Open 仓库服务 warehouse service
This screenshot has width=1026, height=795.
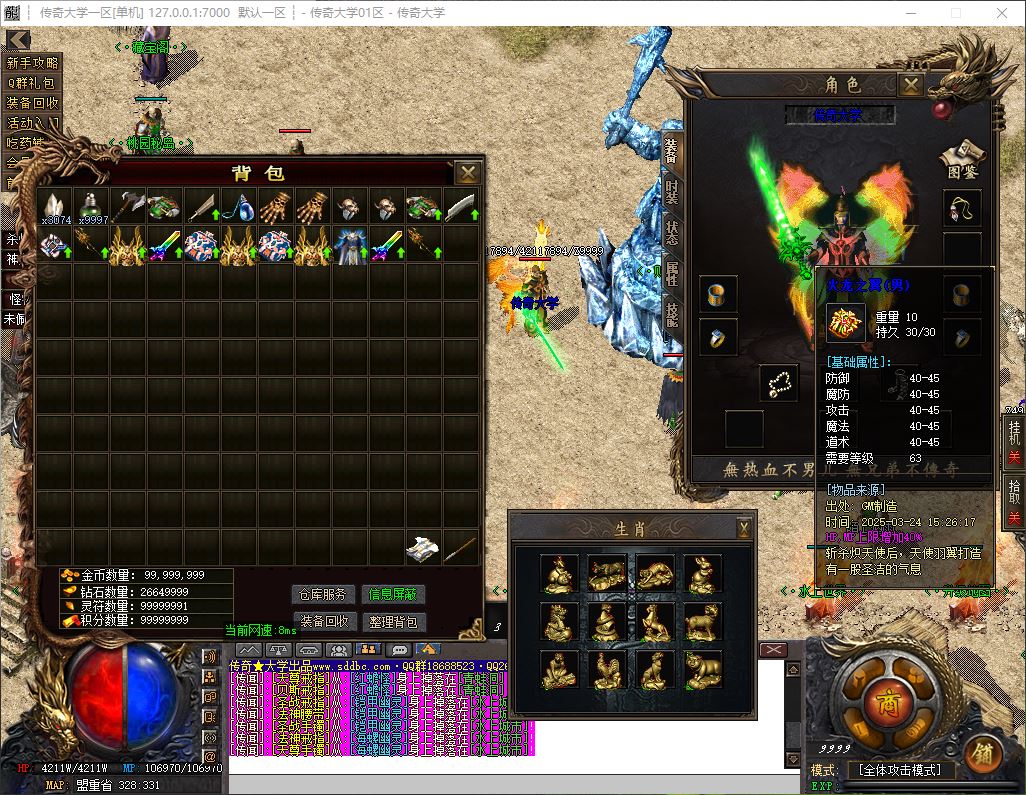point(324,594)
